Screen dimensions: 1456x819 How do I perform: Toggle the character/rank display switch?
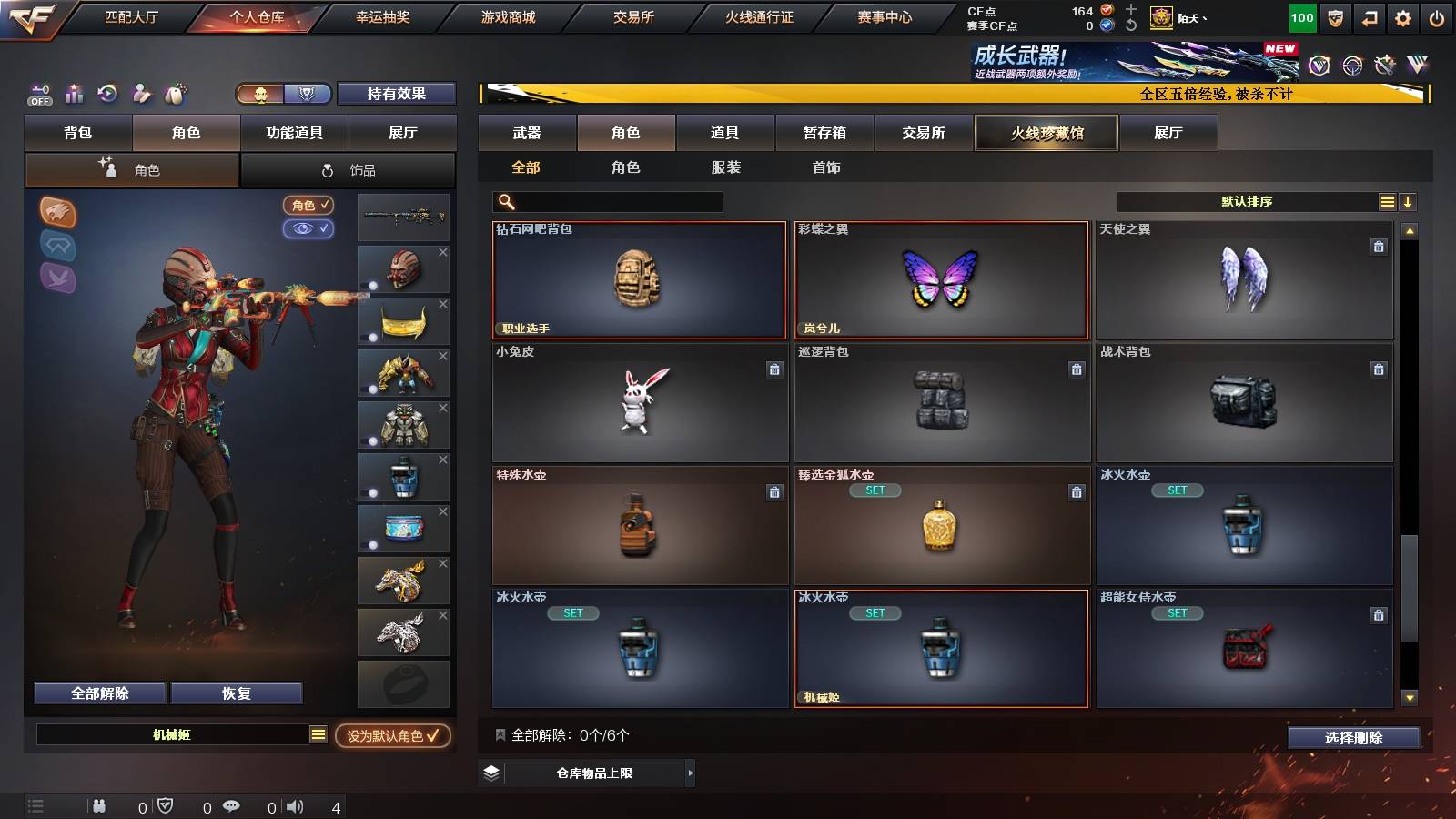coord(282,93)
